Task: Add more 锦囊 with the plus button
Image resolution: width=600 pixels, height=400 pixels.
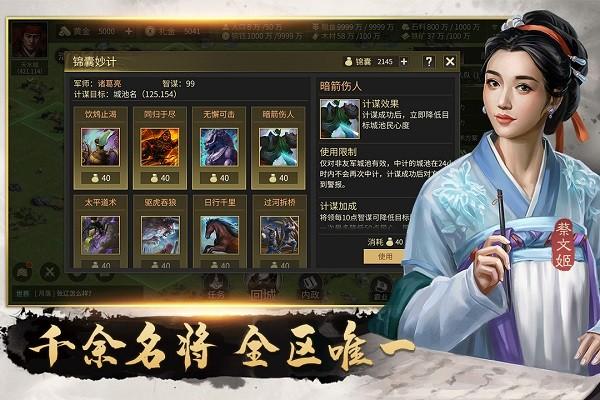Action: (405, 61)
